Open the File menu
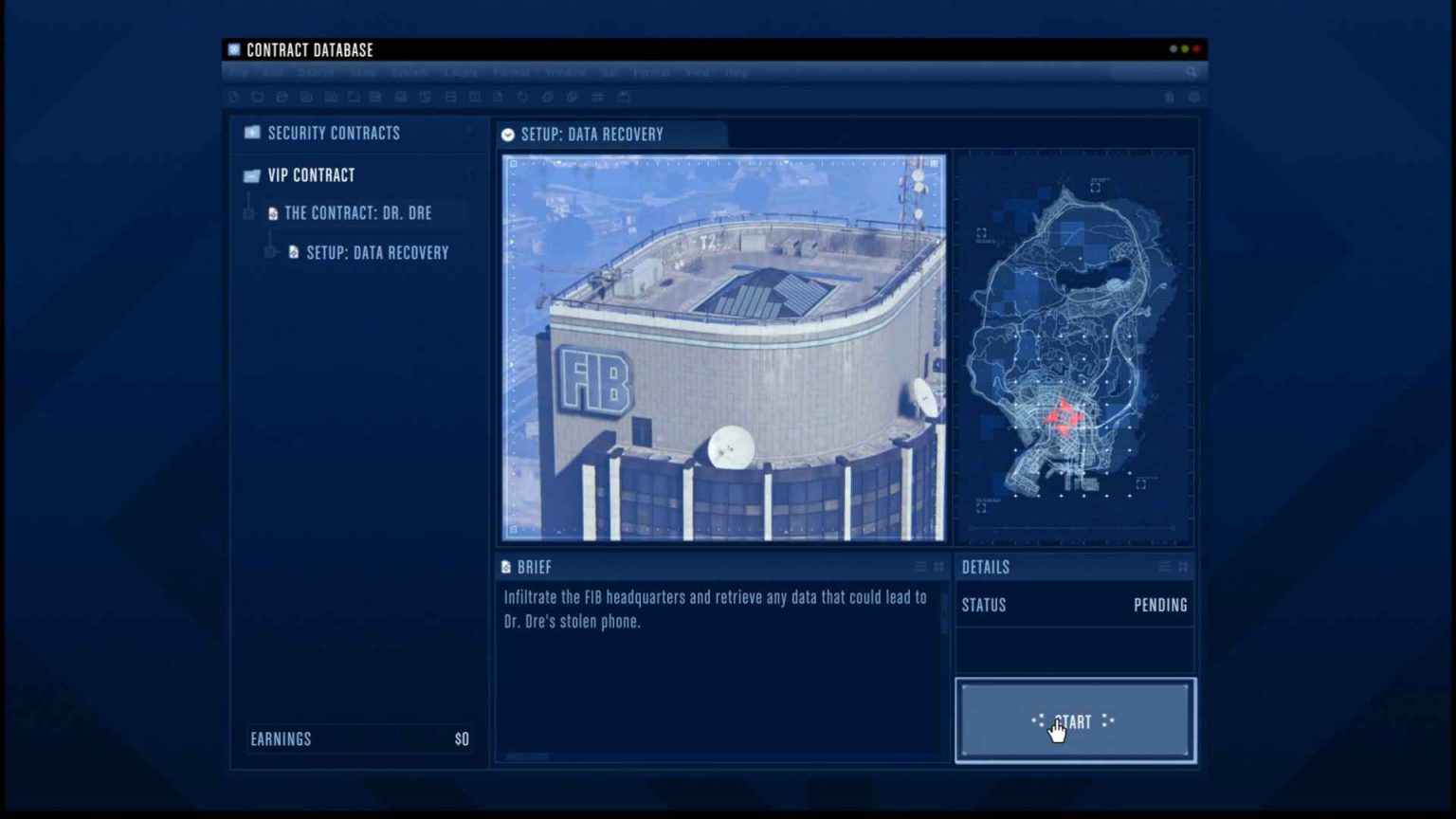1456x819 pixels. (238, 72)
